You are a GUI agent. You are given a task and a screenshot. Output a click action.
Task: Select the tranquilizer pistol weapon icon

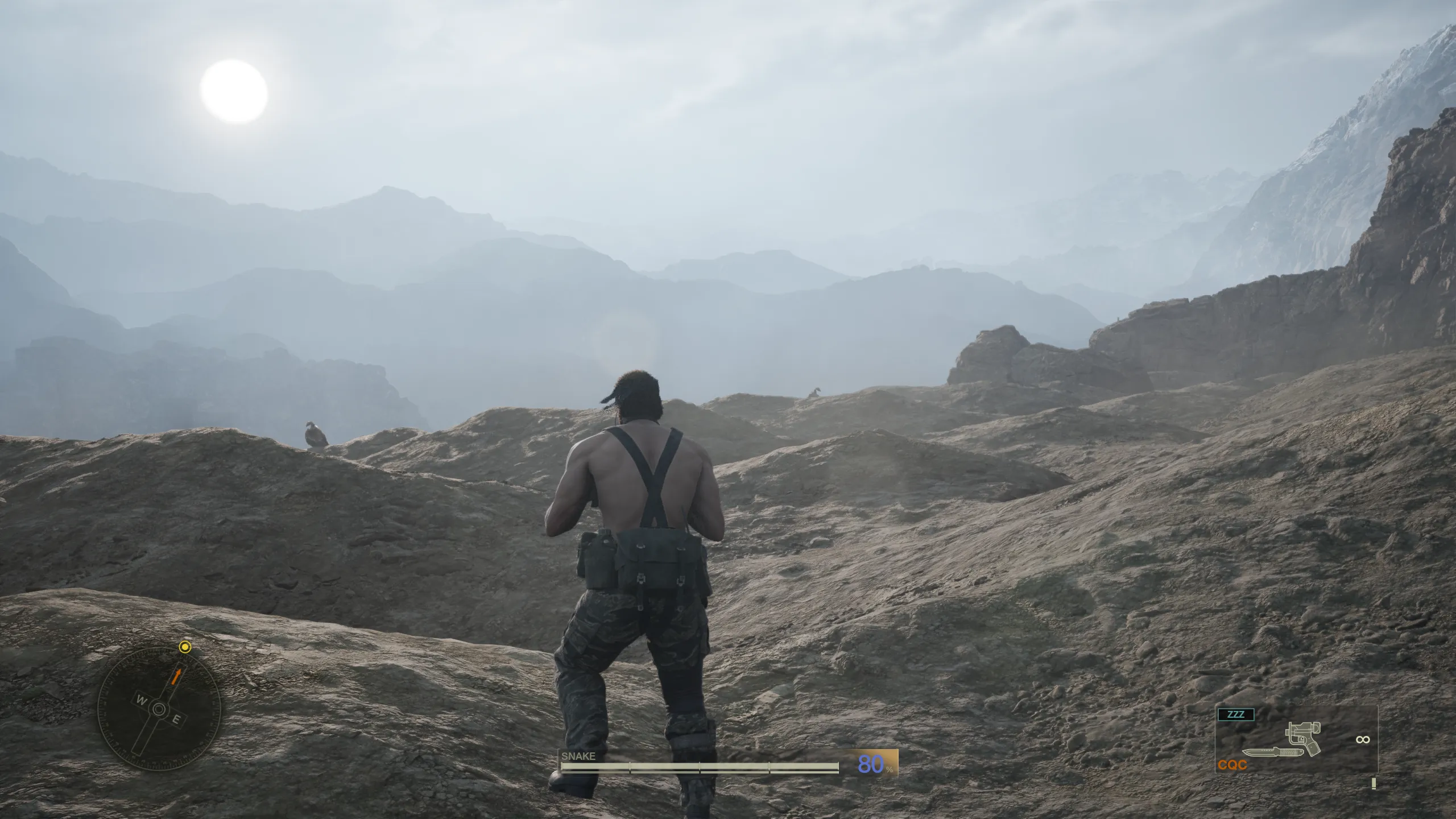tap(1304, 737)
